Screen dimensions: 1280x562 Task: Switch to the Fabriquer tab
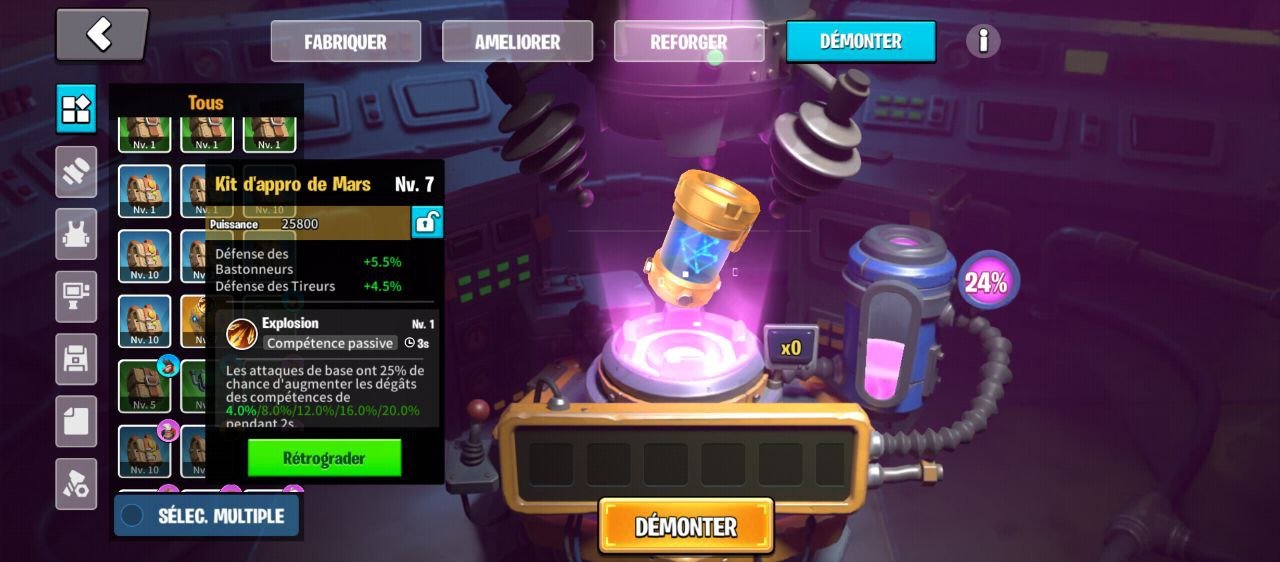pos(345,42)
